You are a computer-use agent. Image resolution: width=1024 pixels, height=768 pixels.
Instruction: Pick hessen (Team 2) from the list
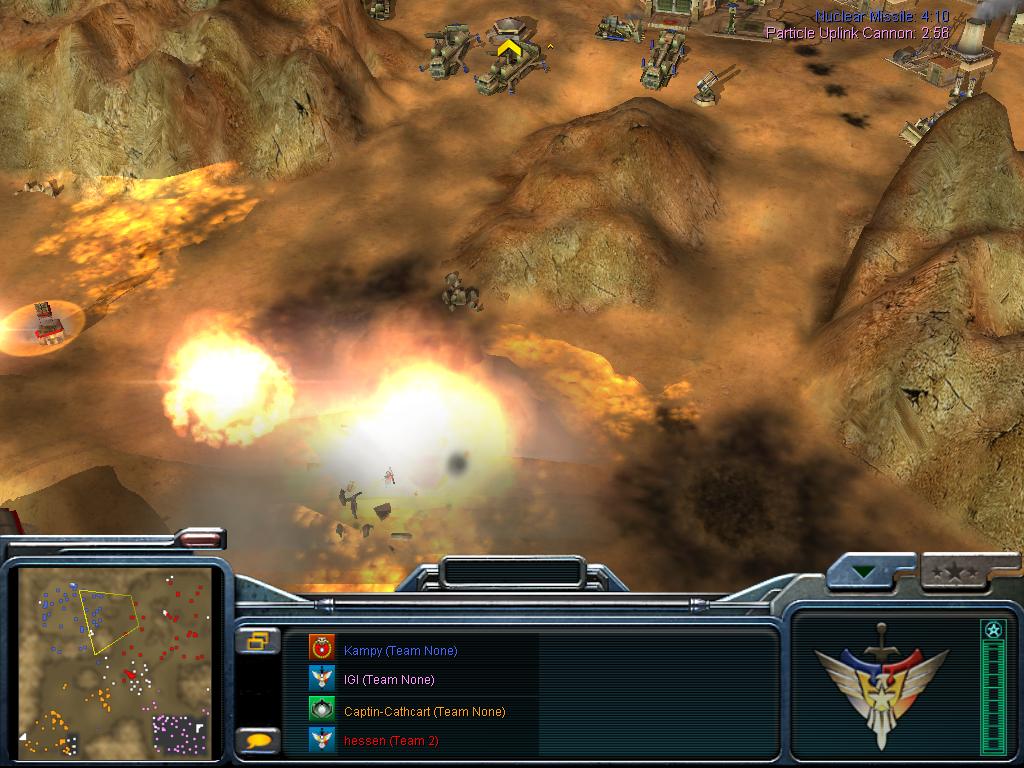point(390,741)
